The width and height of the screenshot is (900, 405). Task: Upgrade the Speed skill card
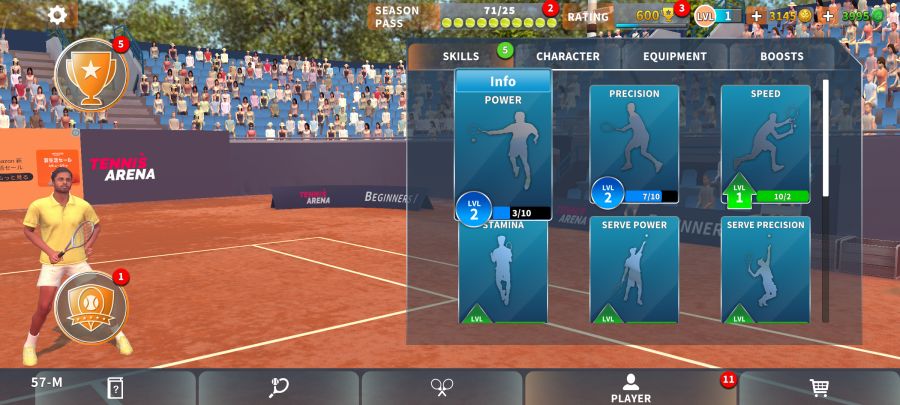point(766,140)
